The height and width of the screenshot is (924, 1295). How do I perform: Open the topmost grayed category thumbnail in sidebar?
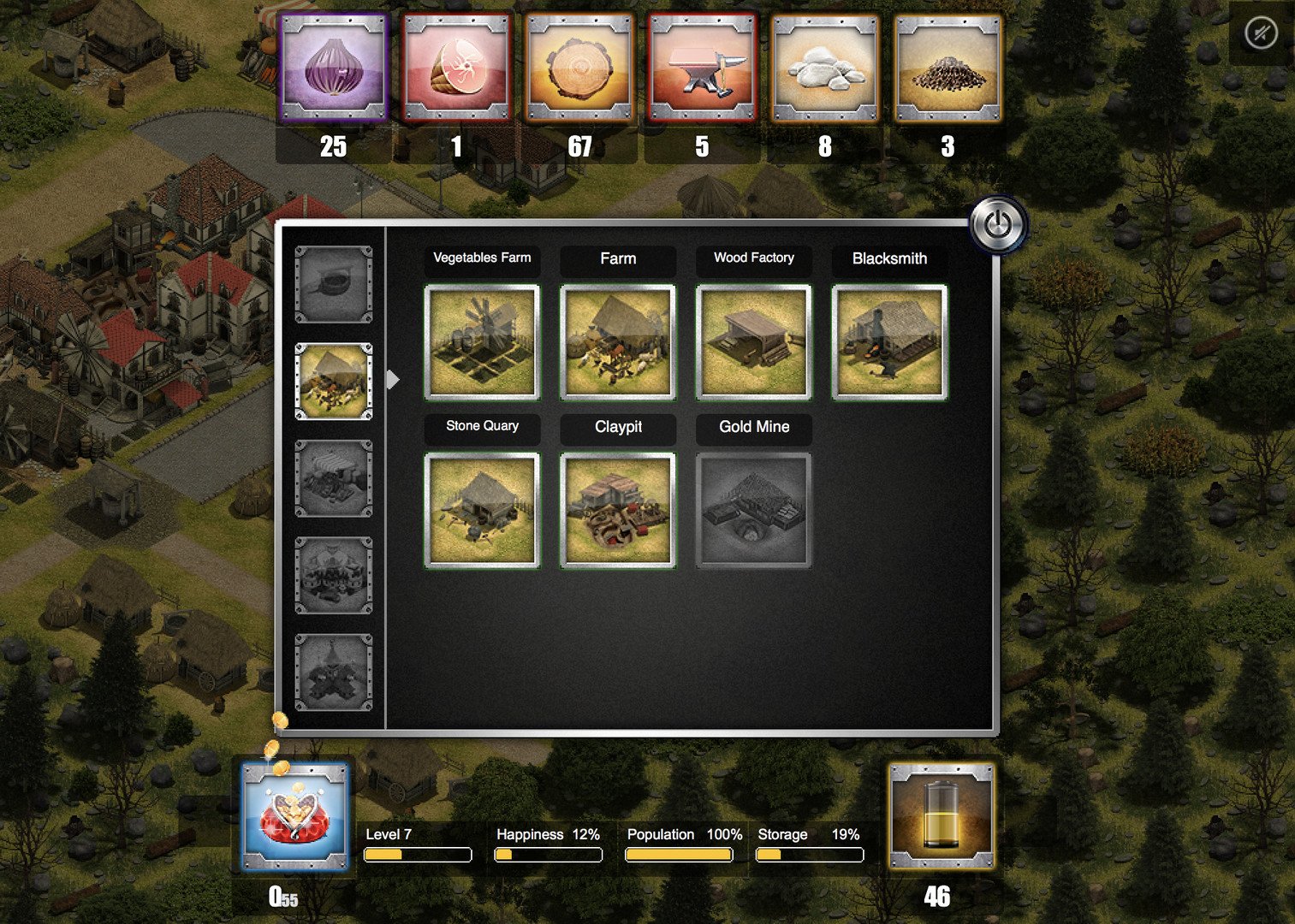[334, 283]
